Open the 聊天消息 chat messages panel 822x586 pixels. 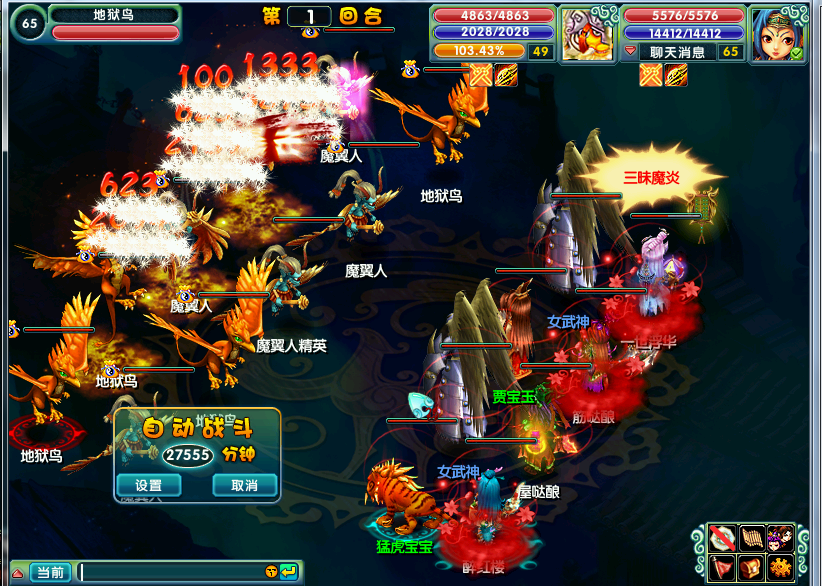click(677, 51)
